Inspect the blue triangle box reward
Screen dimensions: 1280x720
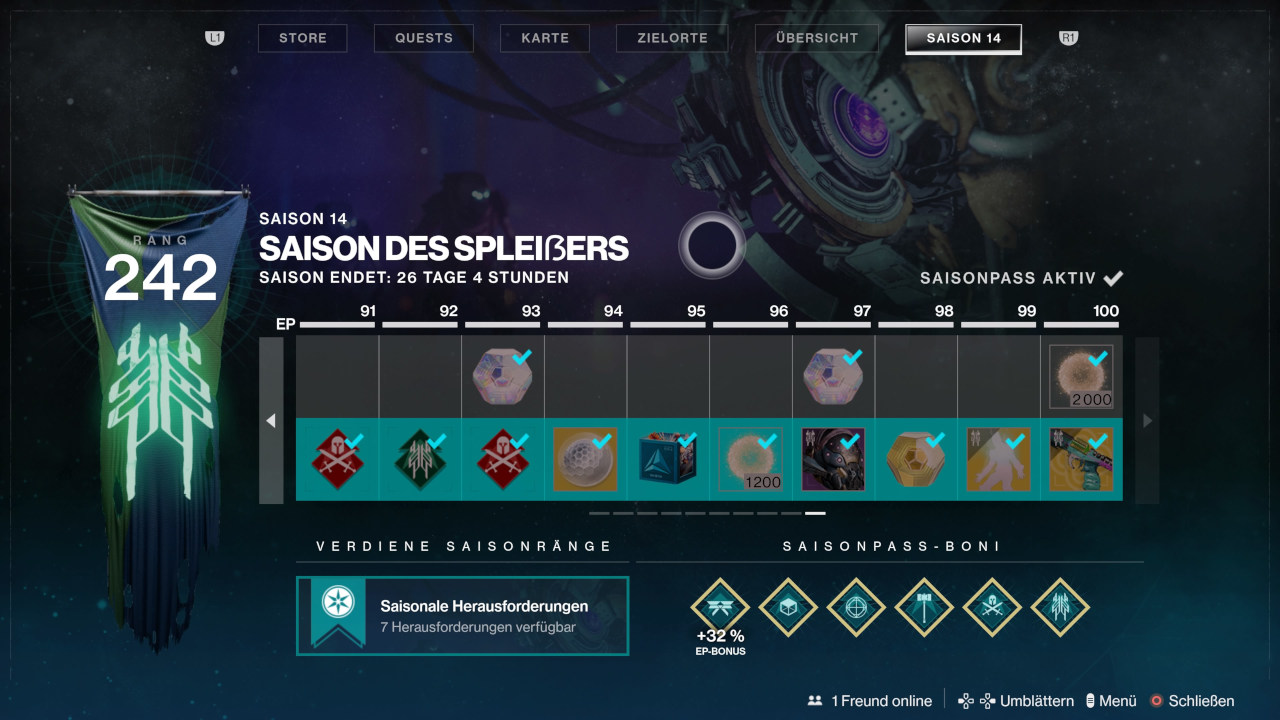click(x=668, y=460)
